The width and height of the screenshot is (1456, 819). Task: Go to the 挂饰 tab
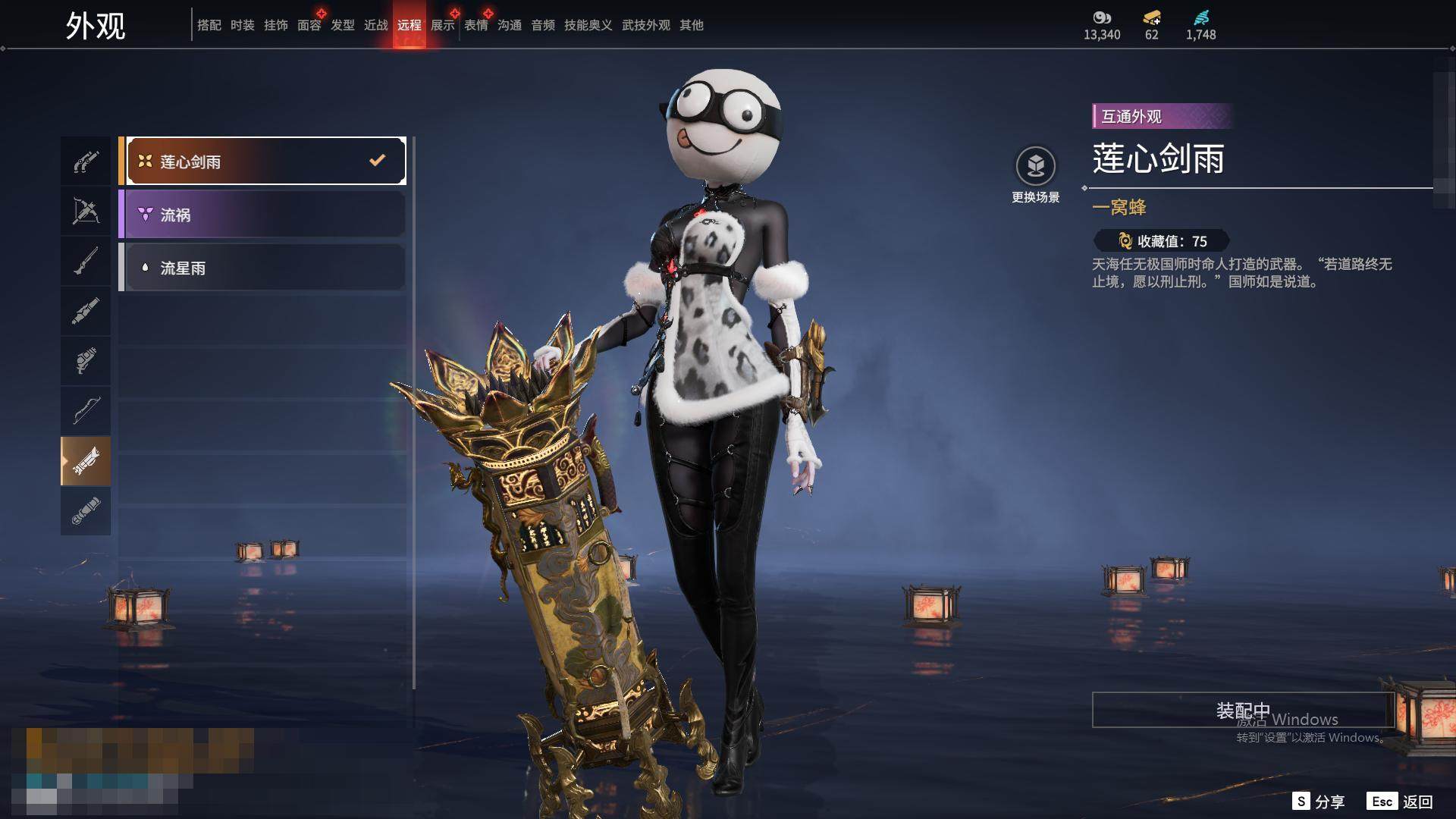pos(275,25)
